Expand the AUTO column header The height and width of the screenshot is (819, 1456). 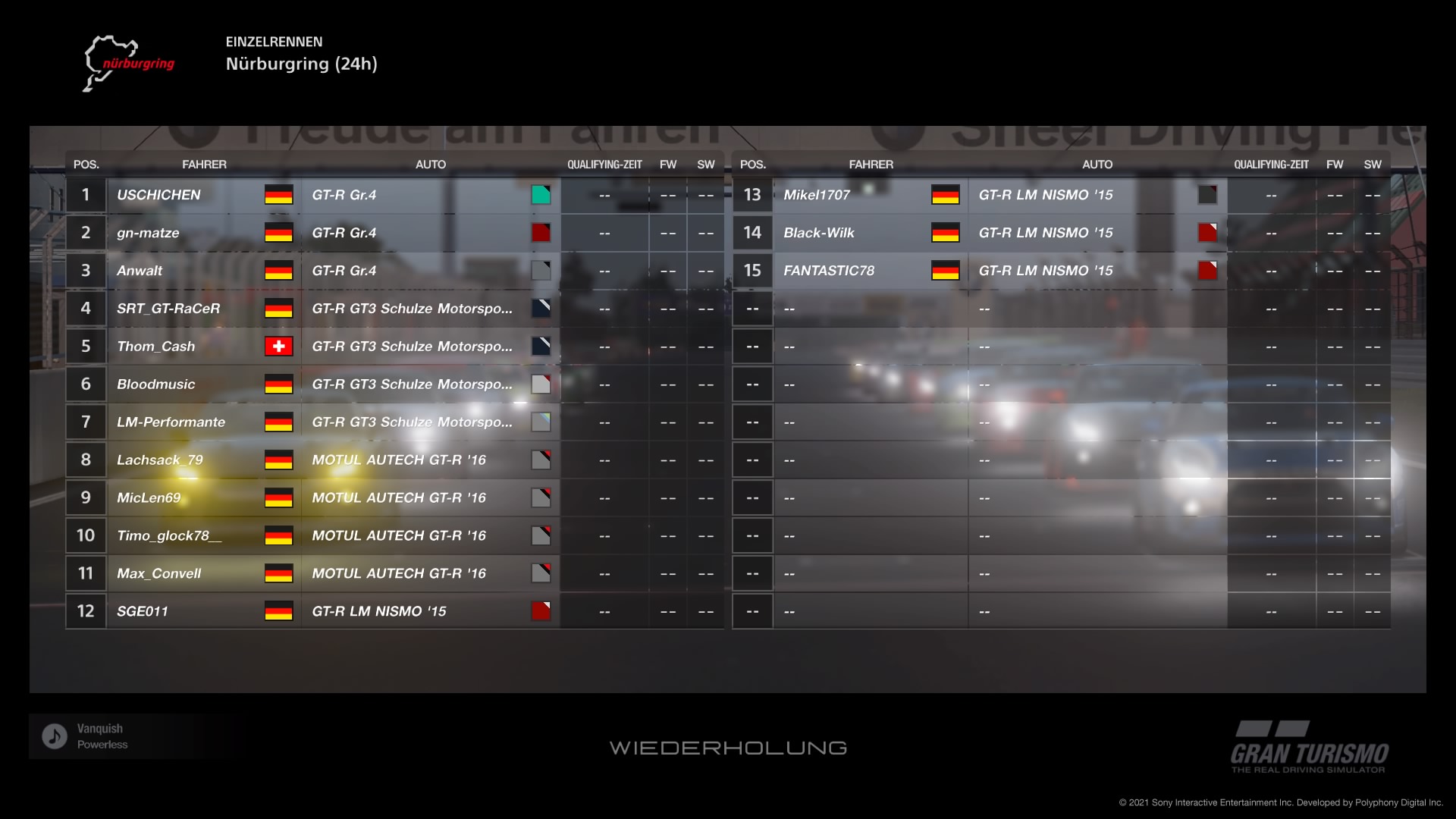(431, 164)
